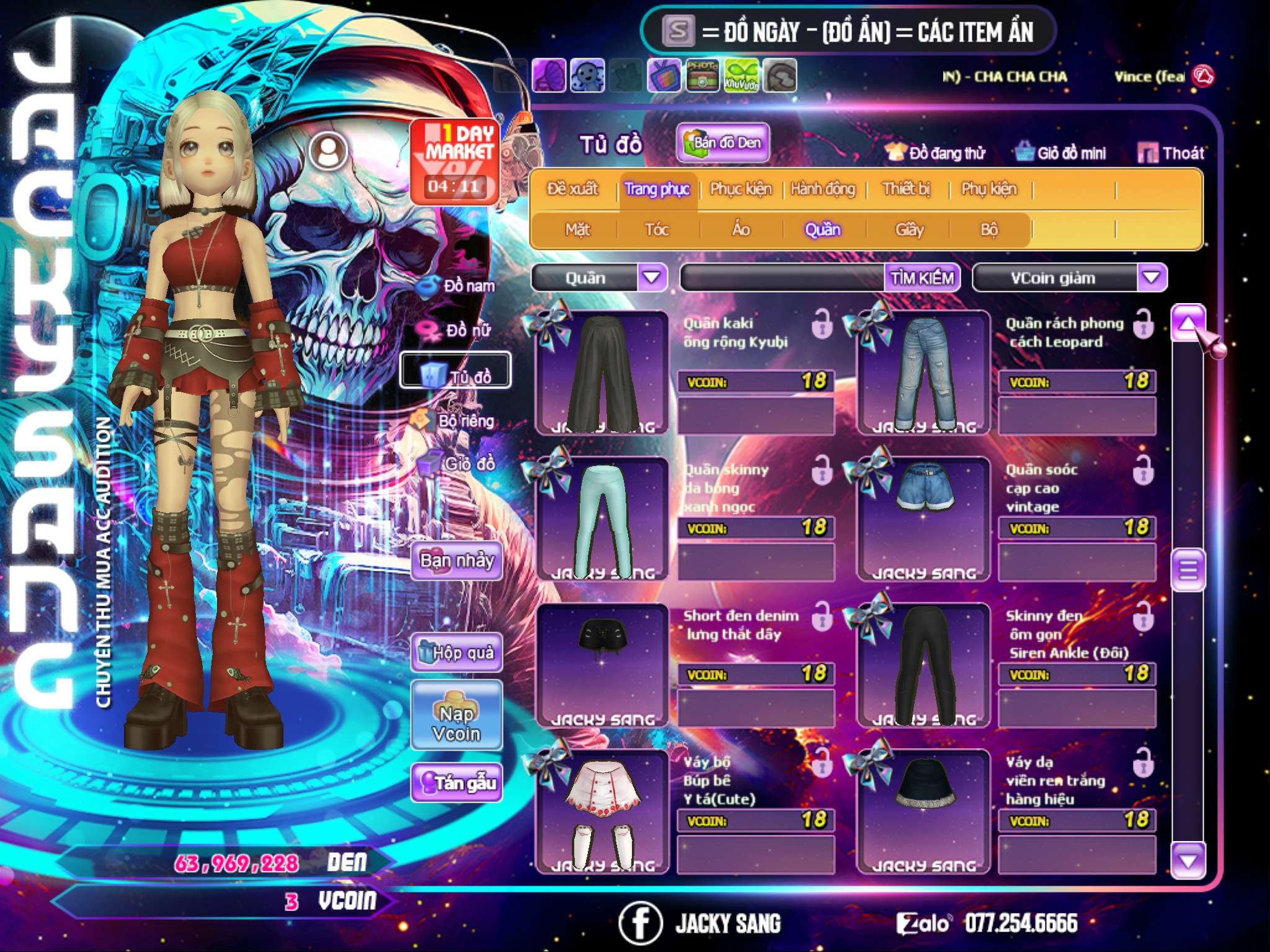Exit the wardrobe with Thoát
Image resolution: width=1270 pixels, height=952 pixels.
(x=1171, y=152)
